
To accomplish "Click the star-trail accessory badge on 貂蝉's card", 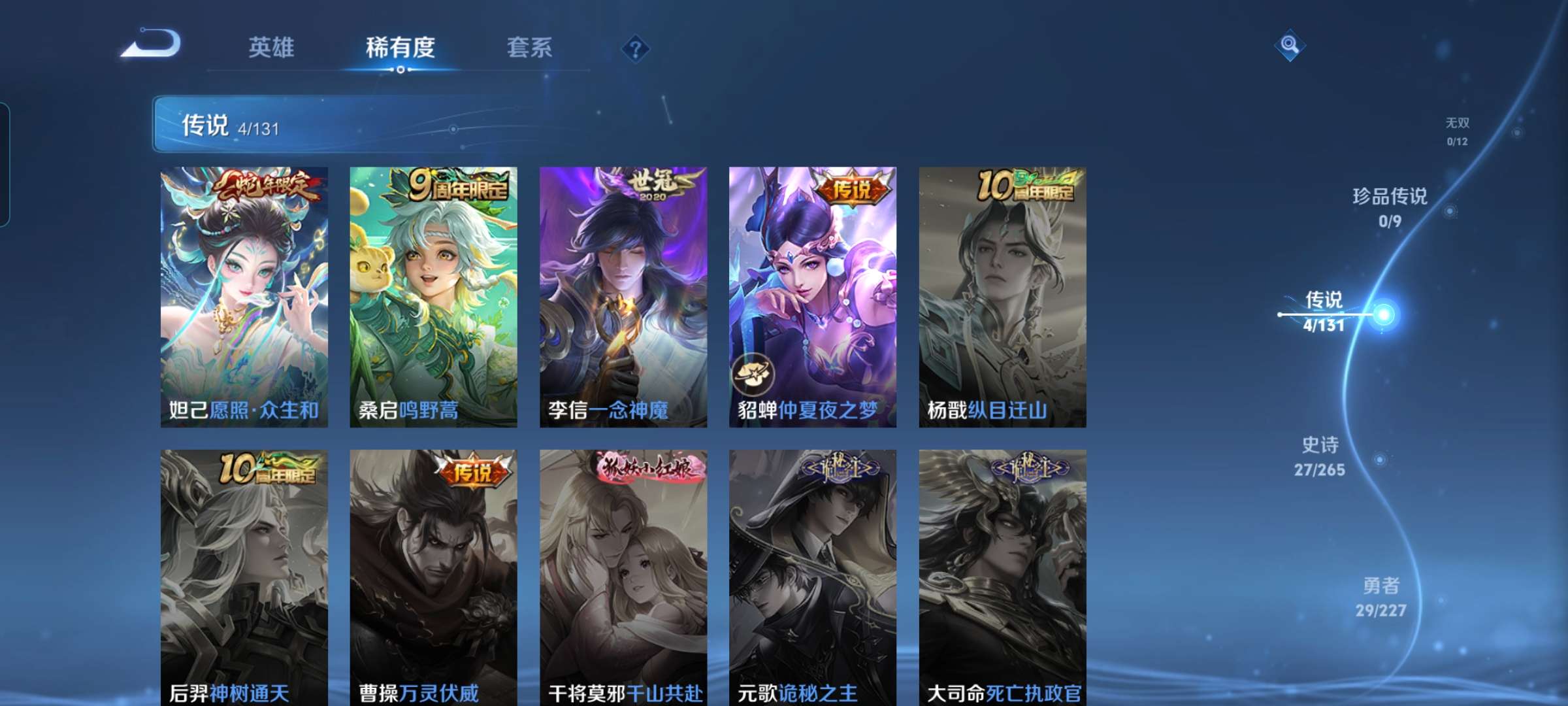I will (753, 373).
